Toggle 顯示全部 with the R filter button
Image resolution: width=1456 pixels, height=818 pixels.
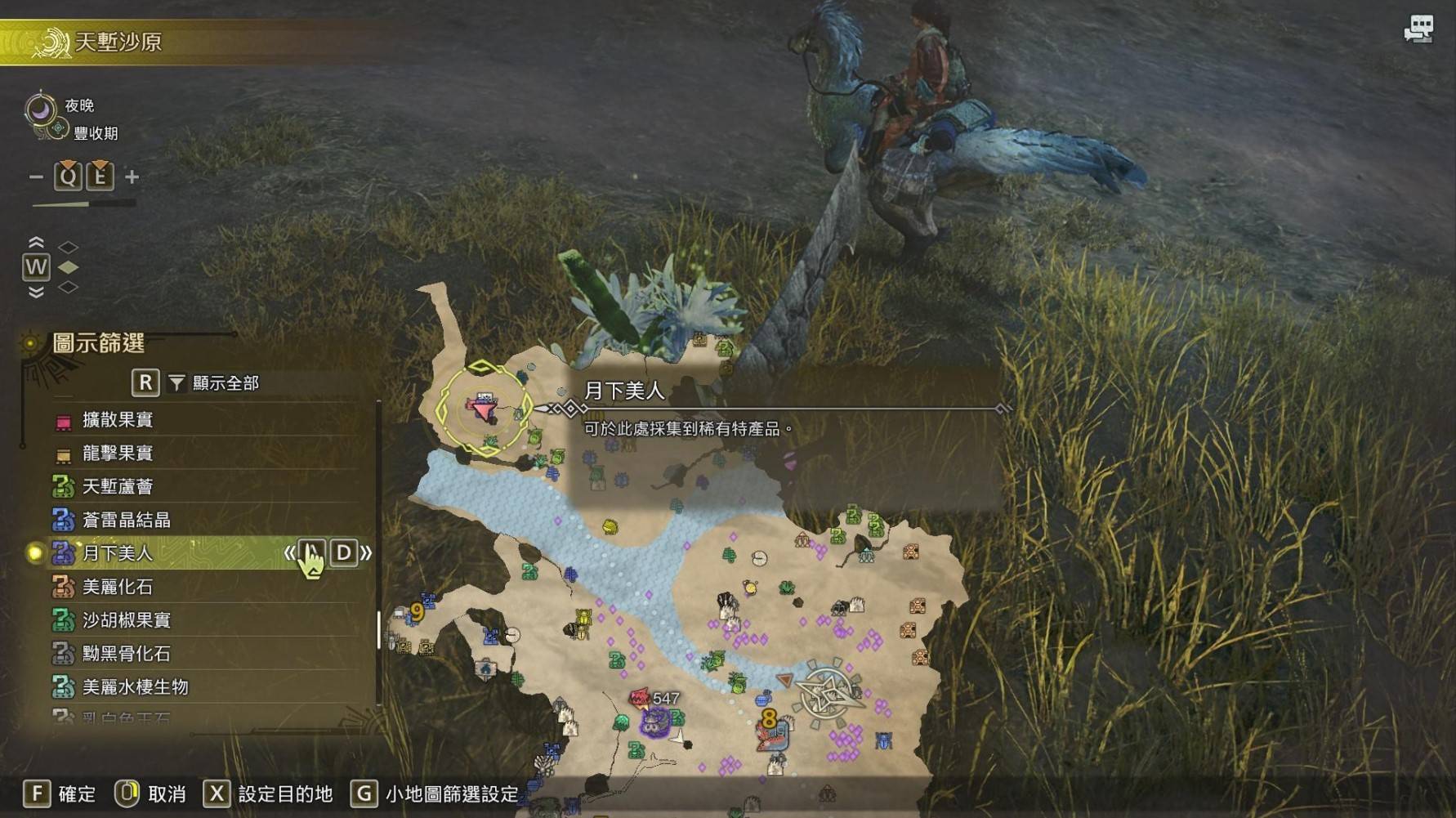click(145, 382)
